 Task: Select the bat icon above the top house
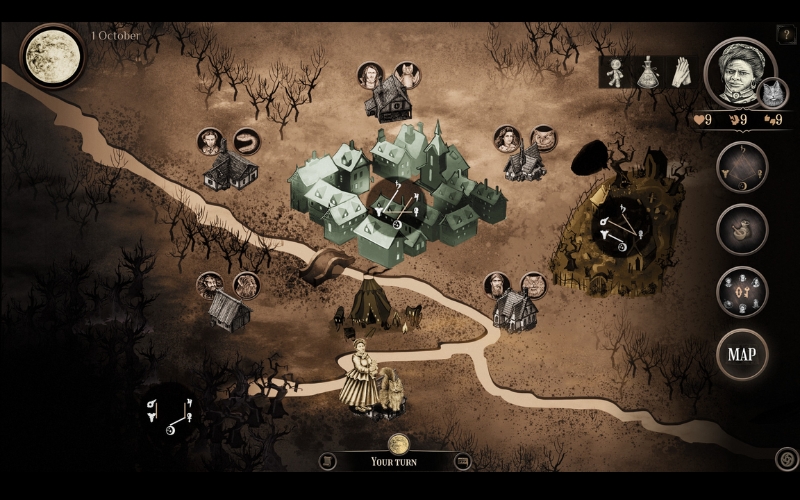point(405,74)
